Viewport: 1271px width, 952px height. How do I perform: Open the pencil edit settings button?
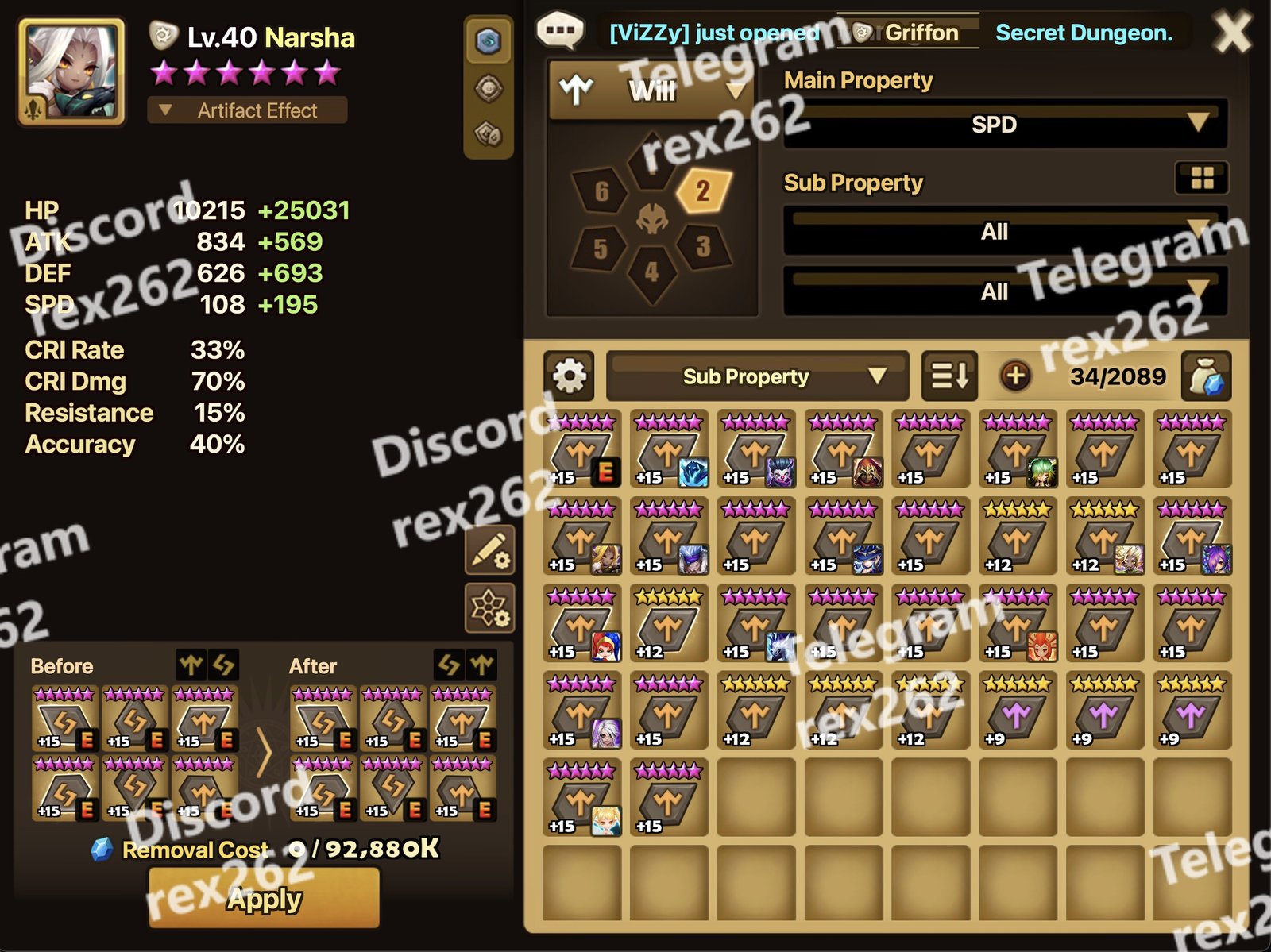click(x=489, y=550)
